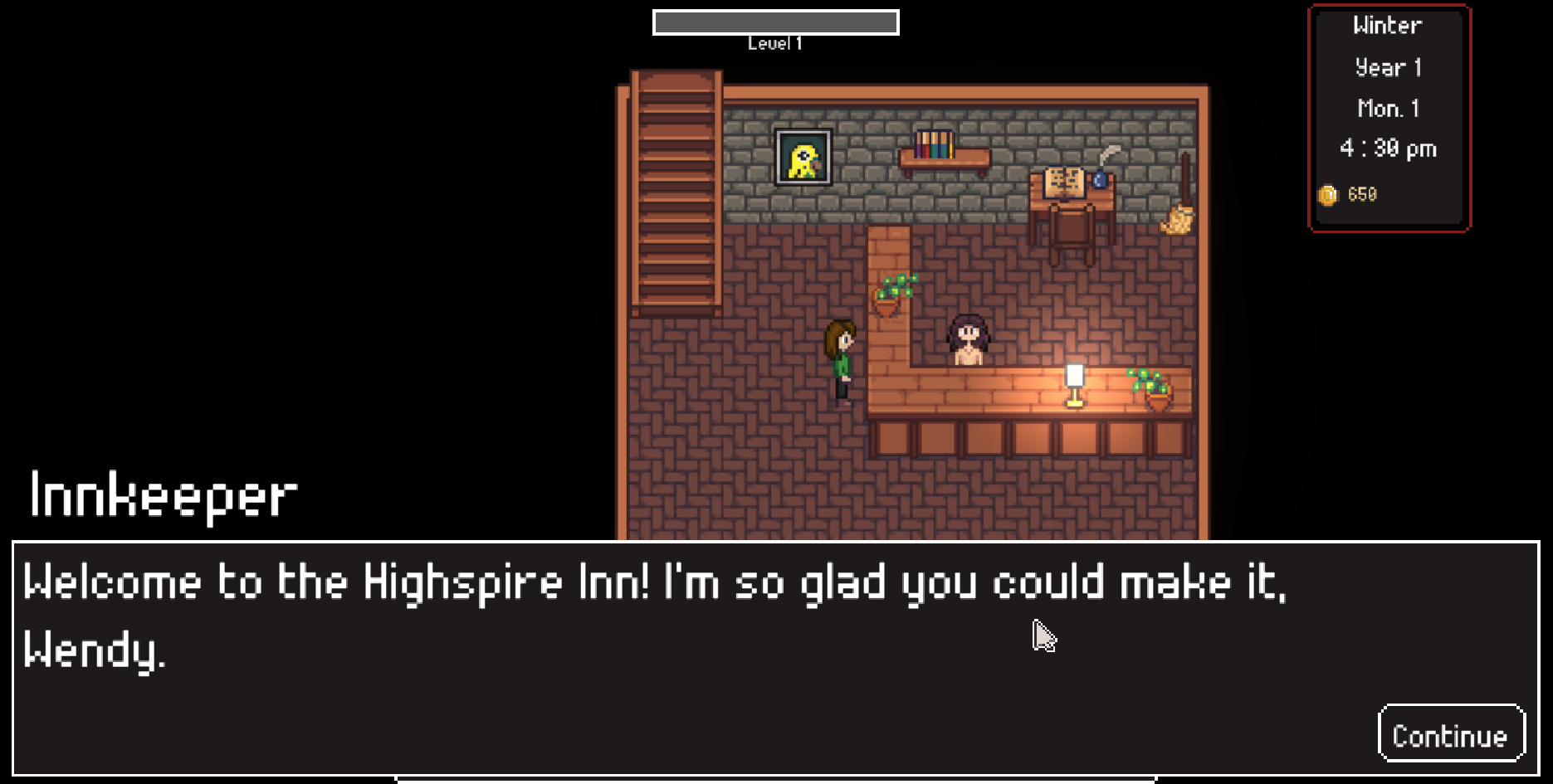The image size is (1553, 784).
Task: Continue the Innkeeper's dialogue
Action: tap(1450, 734)
